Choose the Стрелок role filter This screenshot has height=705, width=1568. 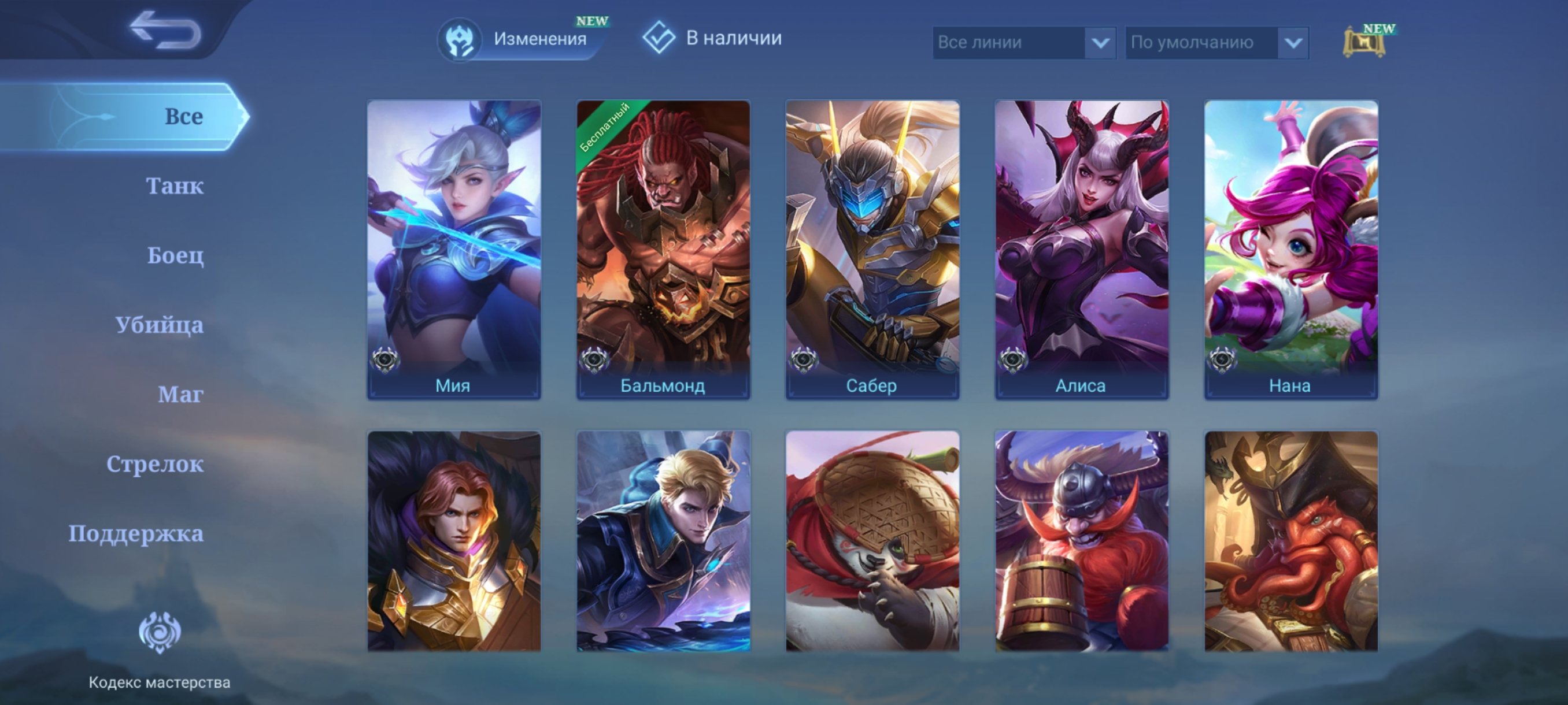pyautogui.click(x=154, y=464)
